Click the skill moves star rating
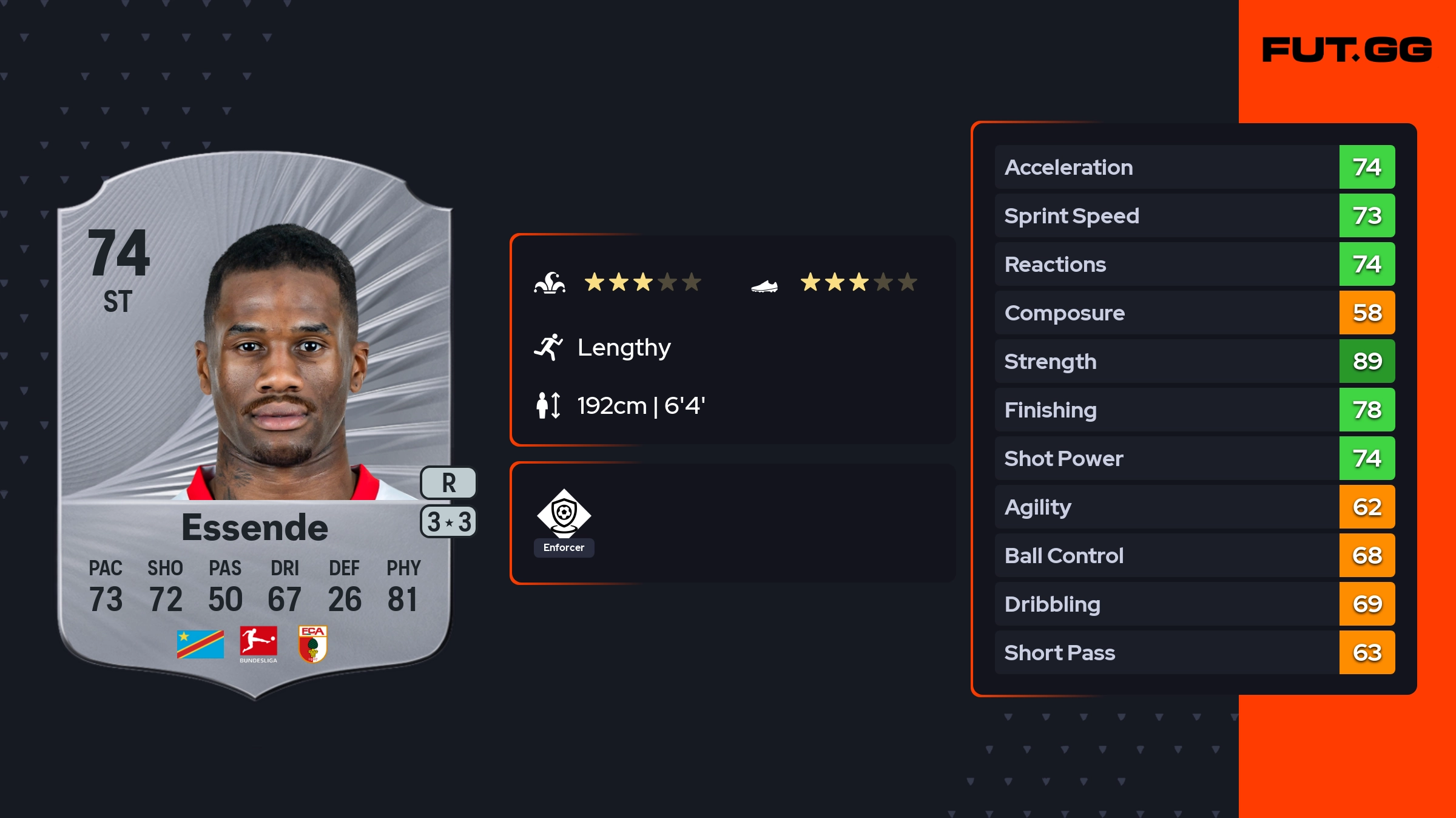 click(642, 282)
